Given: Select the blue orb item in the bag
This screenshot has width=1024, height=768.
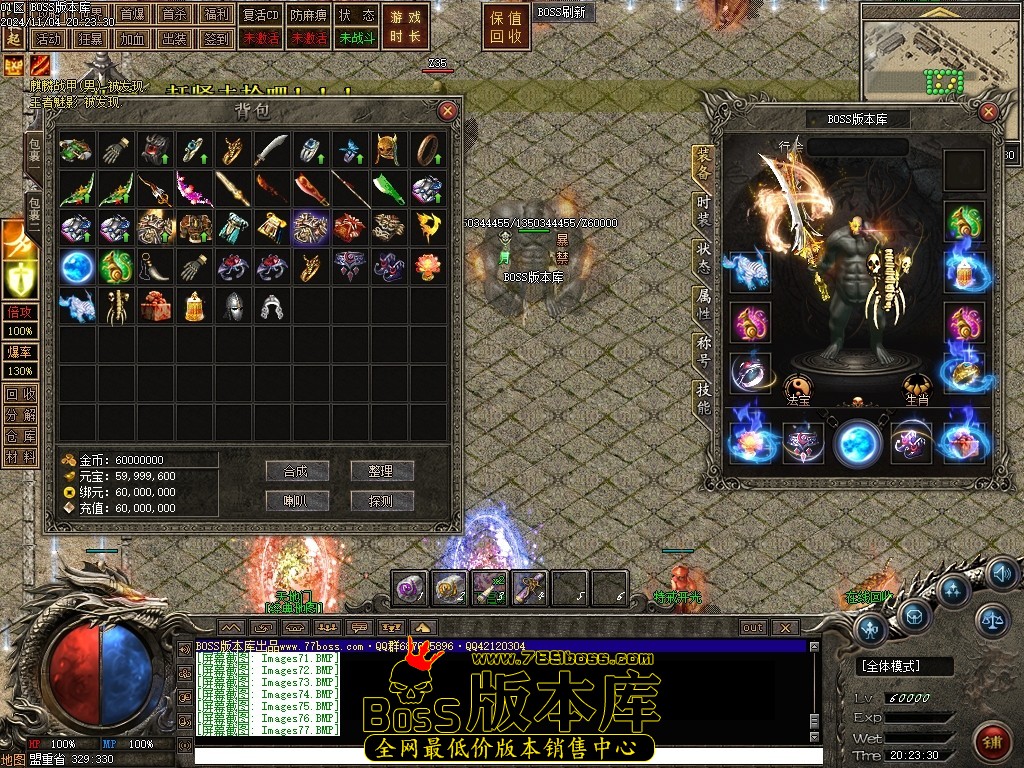Looking at the screenshot, I should click(76, 266).
